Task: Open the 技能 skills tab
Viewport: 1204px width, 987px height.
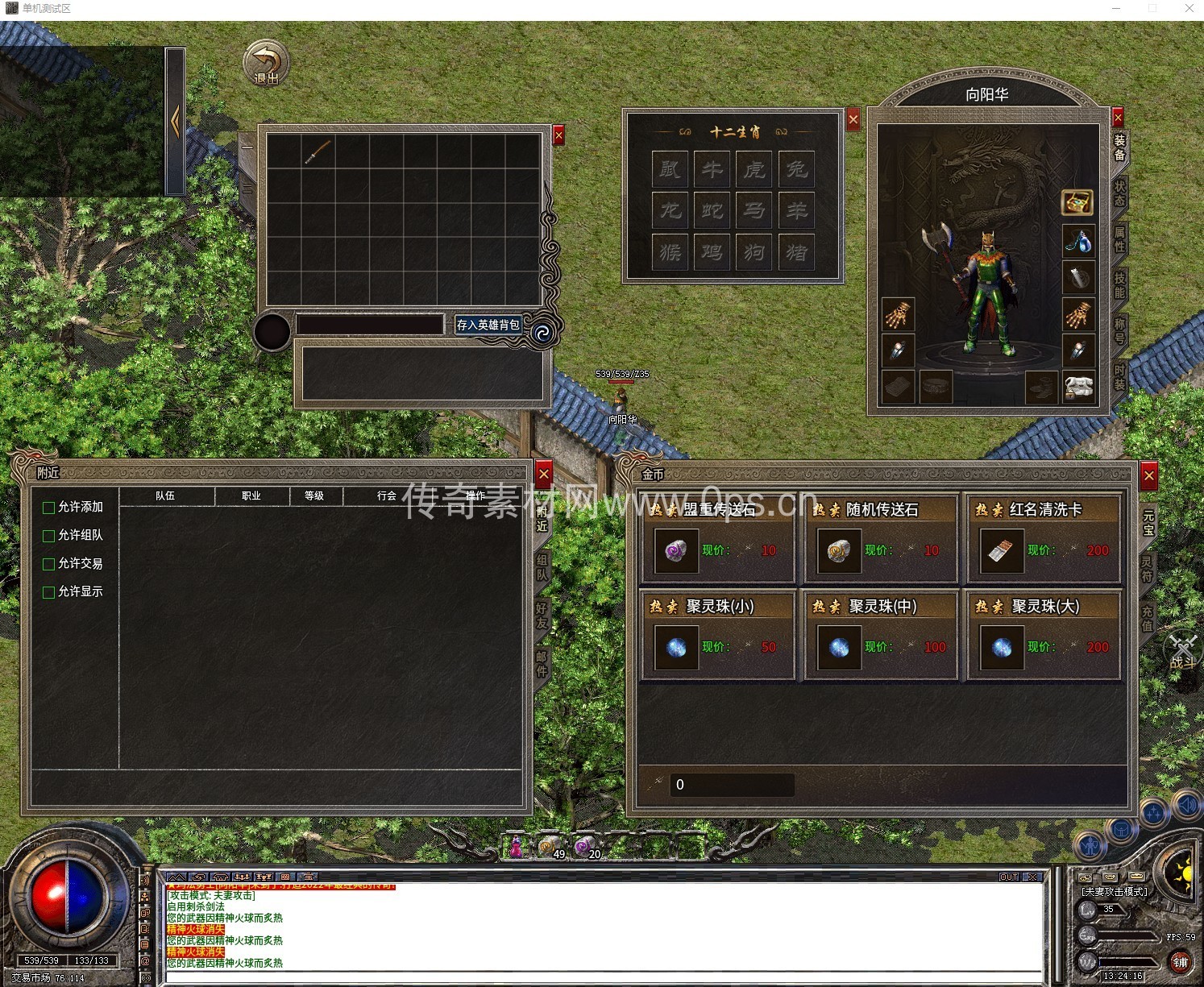Action: click(x=1119, y=285)
